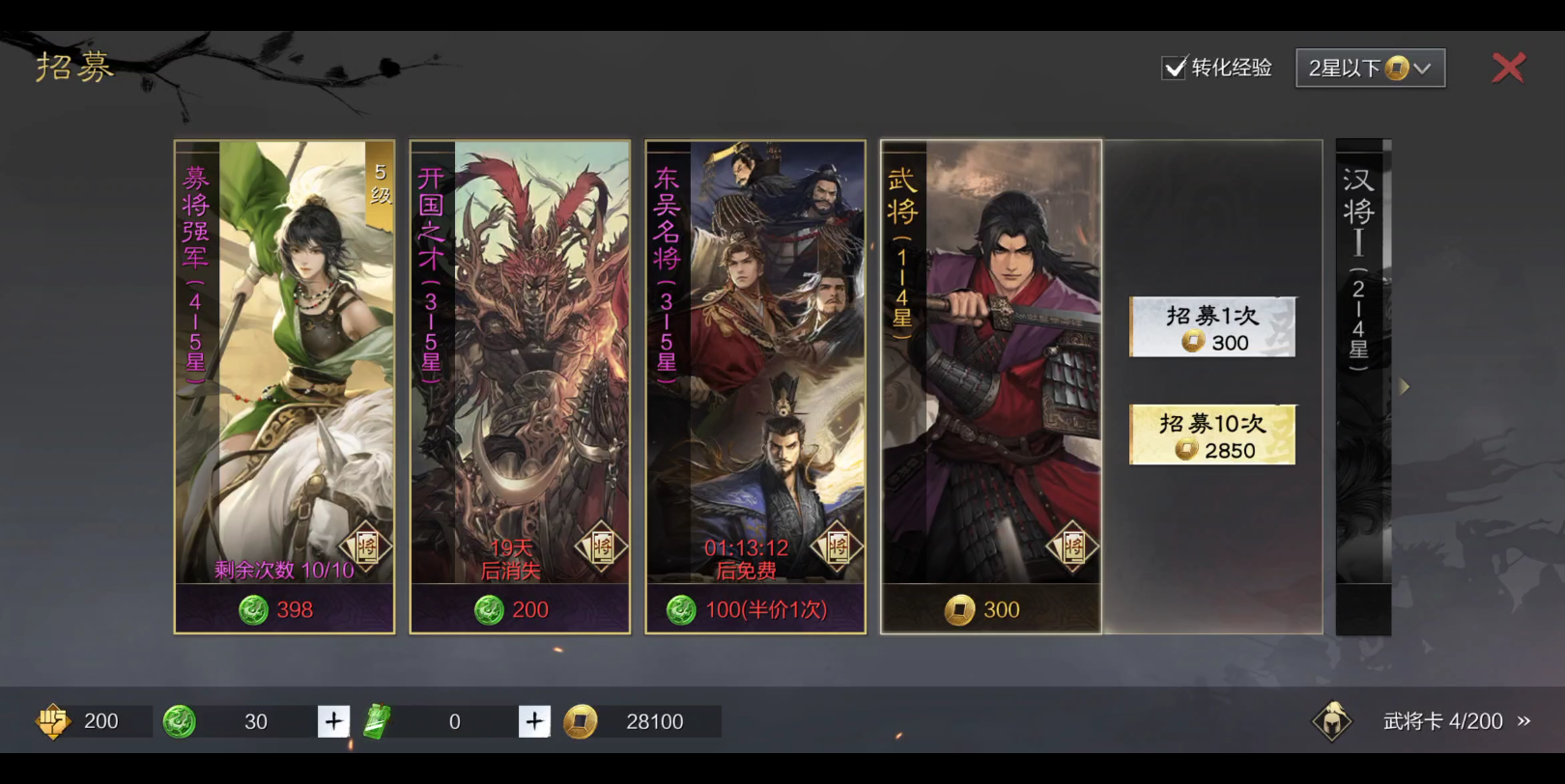
Task: Click the helmet icon beside 武将卡
Action: pos(1332,721)
